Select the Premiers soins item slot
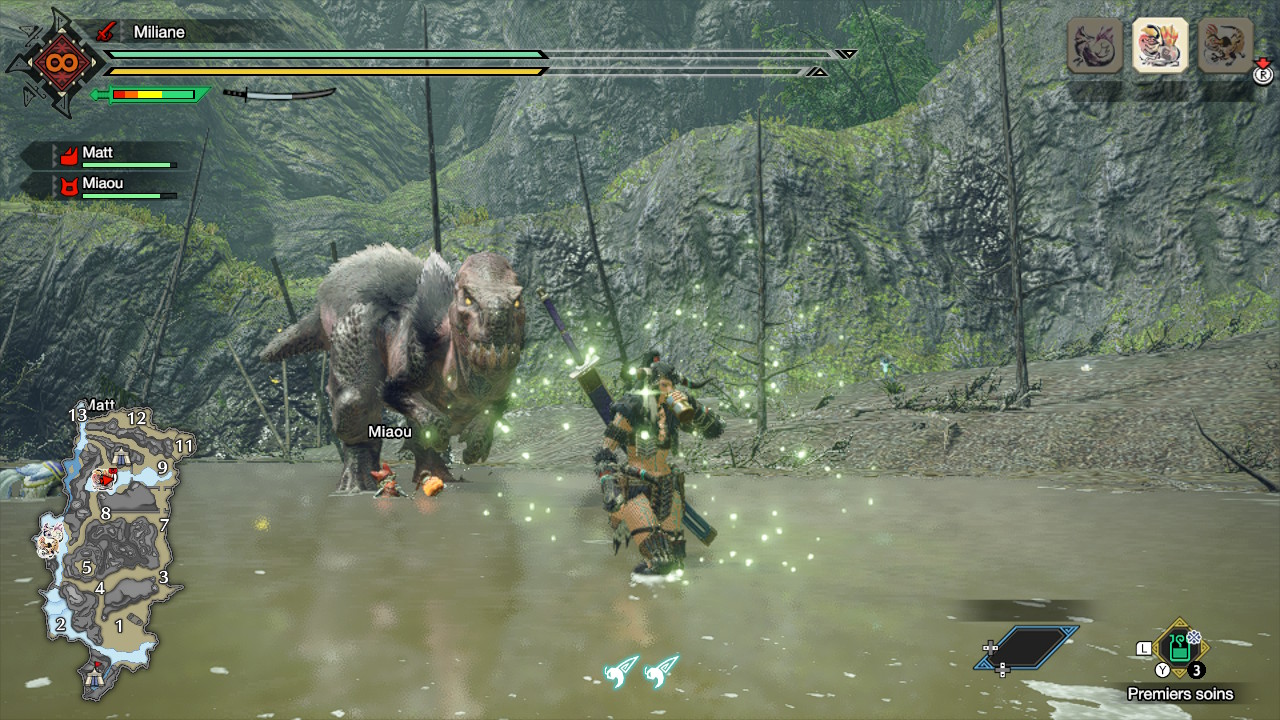The image size is (1280, 720). (1180, 648)
